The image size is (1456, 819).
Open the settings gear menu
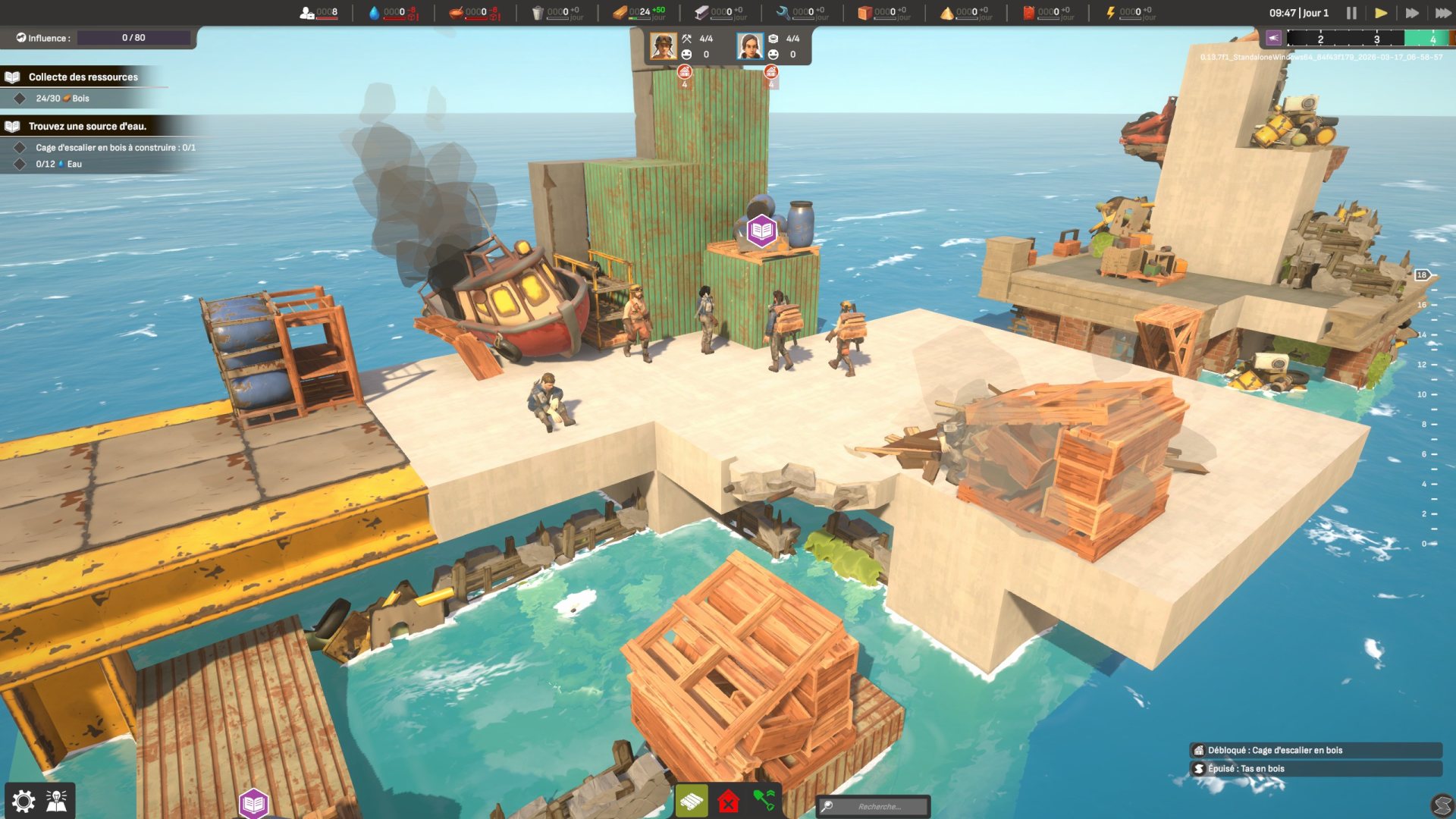coord(24,801)
